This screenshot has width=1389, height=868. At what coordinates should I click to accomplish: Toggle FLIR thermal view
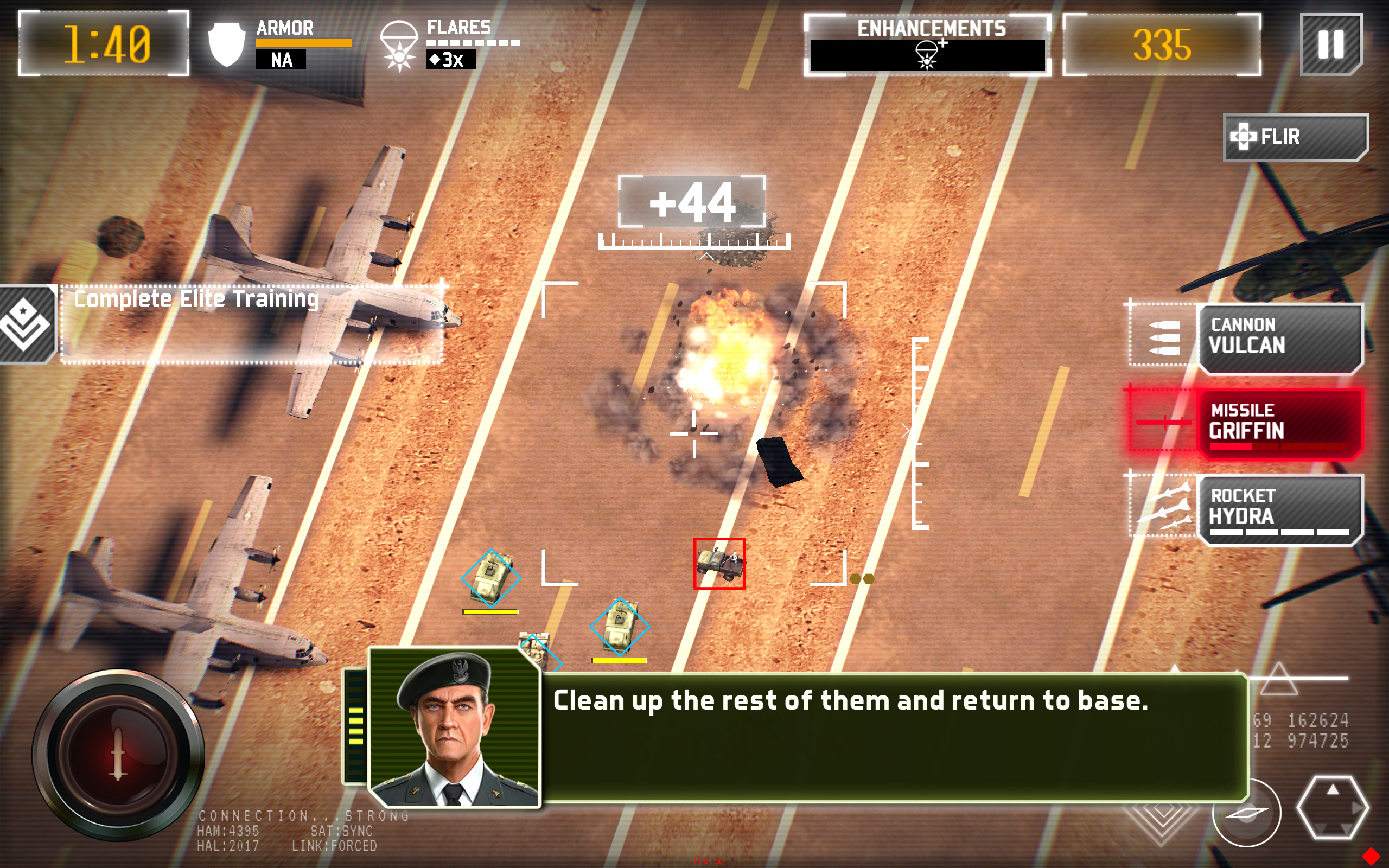(1295, 137)
